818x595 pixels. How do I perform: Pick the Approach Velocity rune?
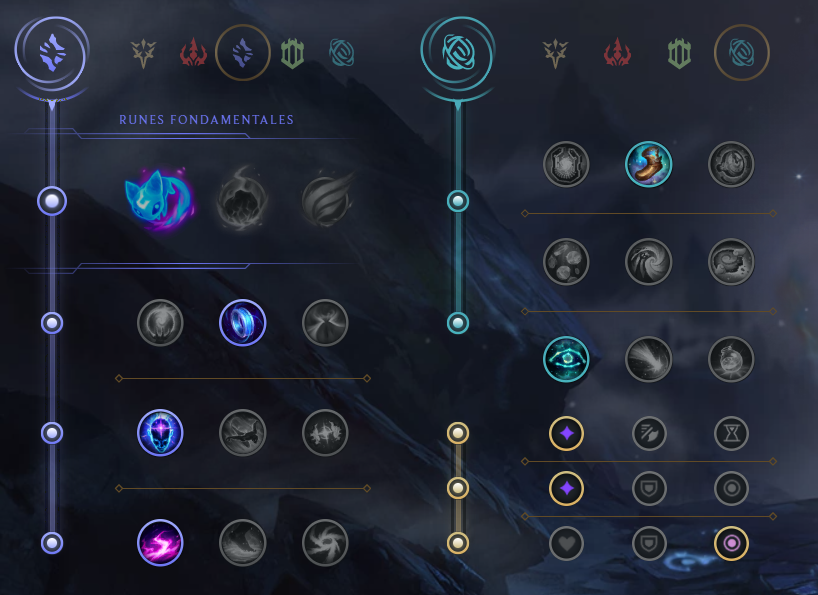point(648,360)
